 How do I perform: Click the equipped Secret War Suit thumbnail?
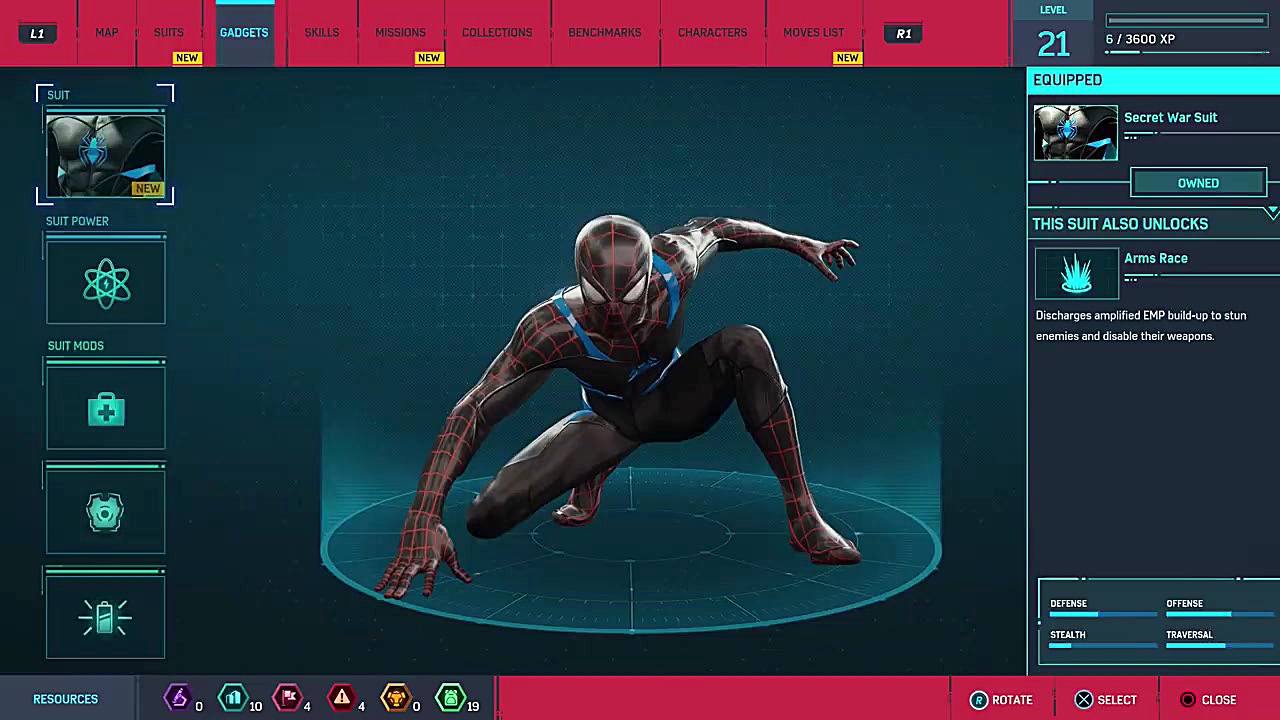(1076, 133)
